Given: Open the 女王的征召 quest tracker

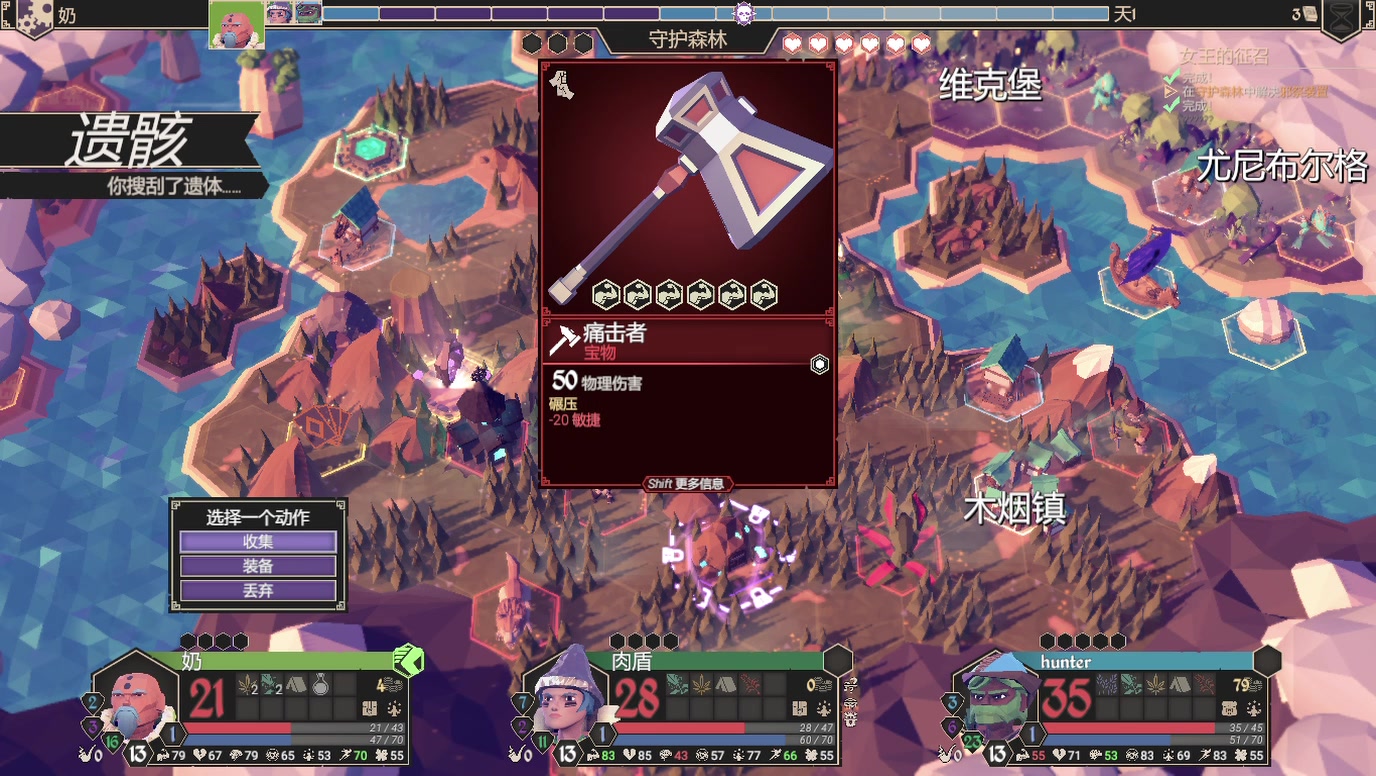Looking at the screenshot, I should [x=1223, y=58].
